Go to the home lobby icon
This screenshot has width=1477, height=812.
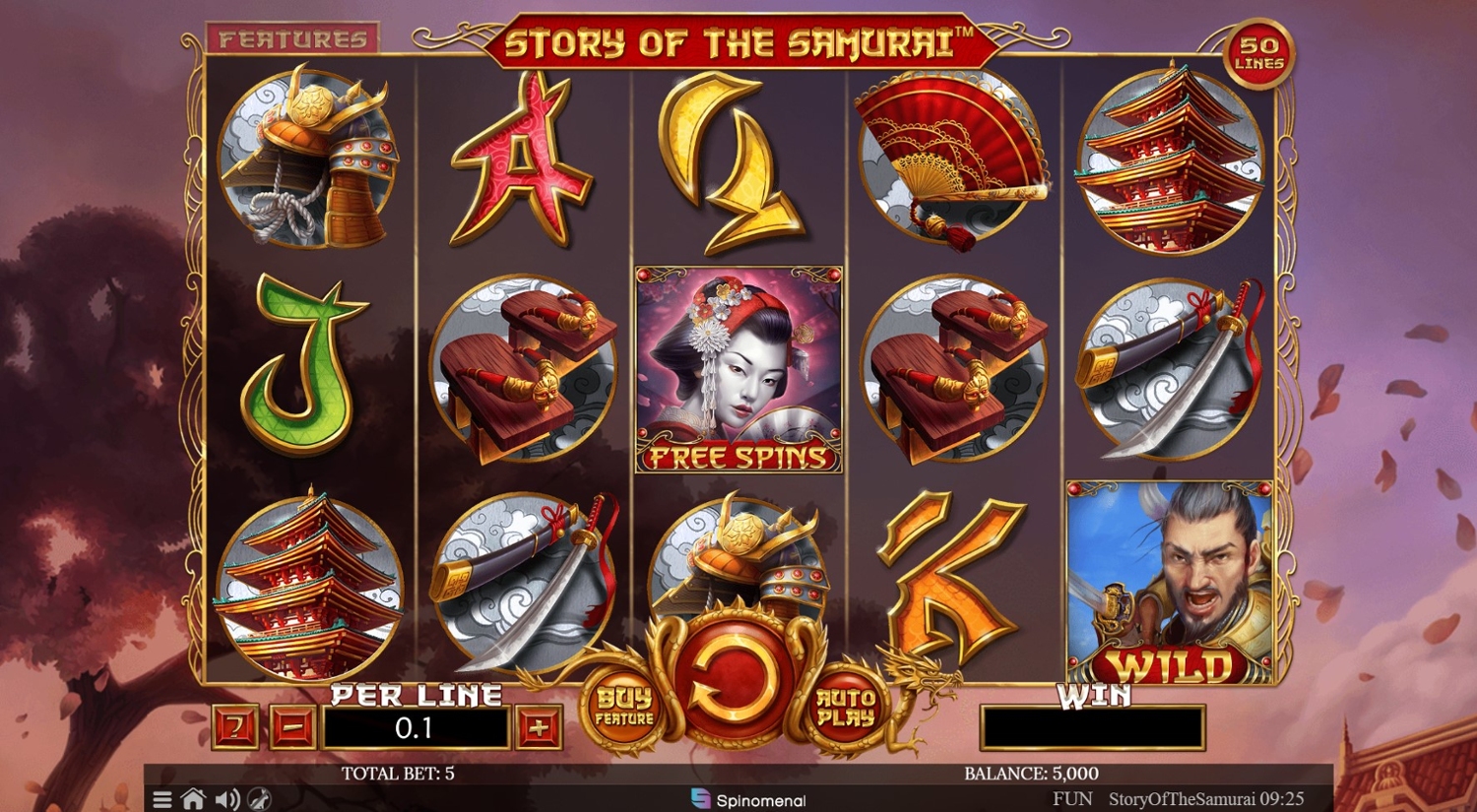point(193,799)
